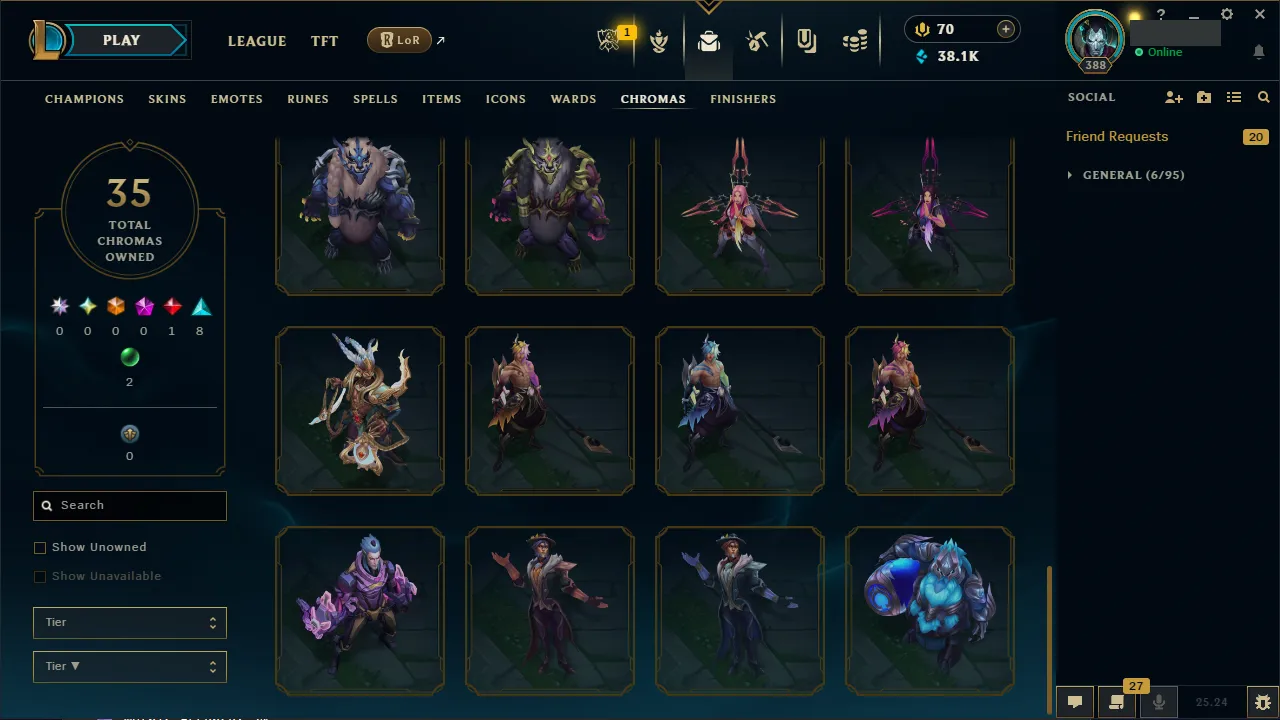Open the first Tier dropdown
The height and width of the screenshot is (720, 1280).
pyautogui.click(x=129, y=622)
